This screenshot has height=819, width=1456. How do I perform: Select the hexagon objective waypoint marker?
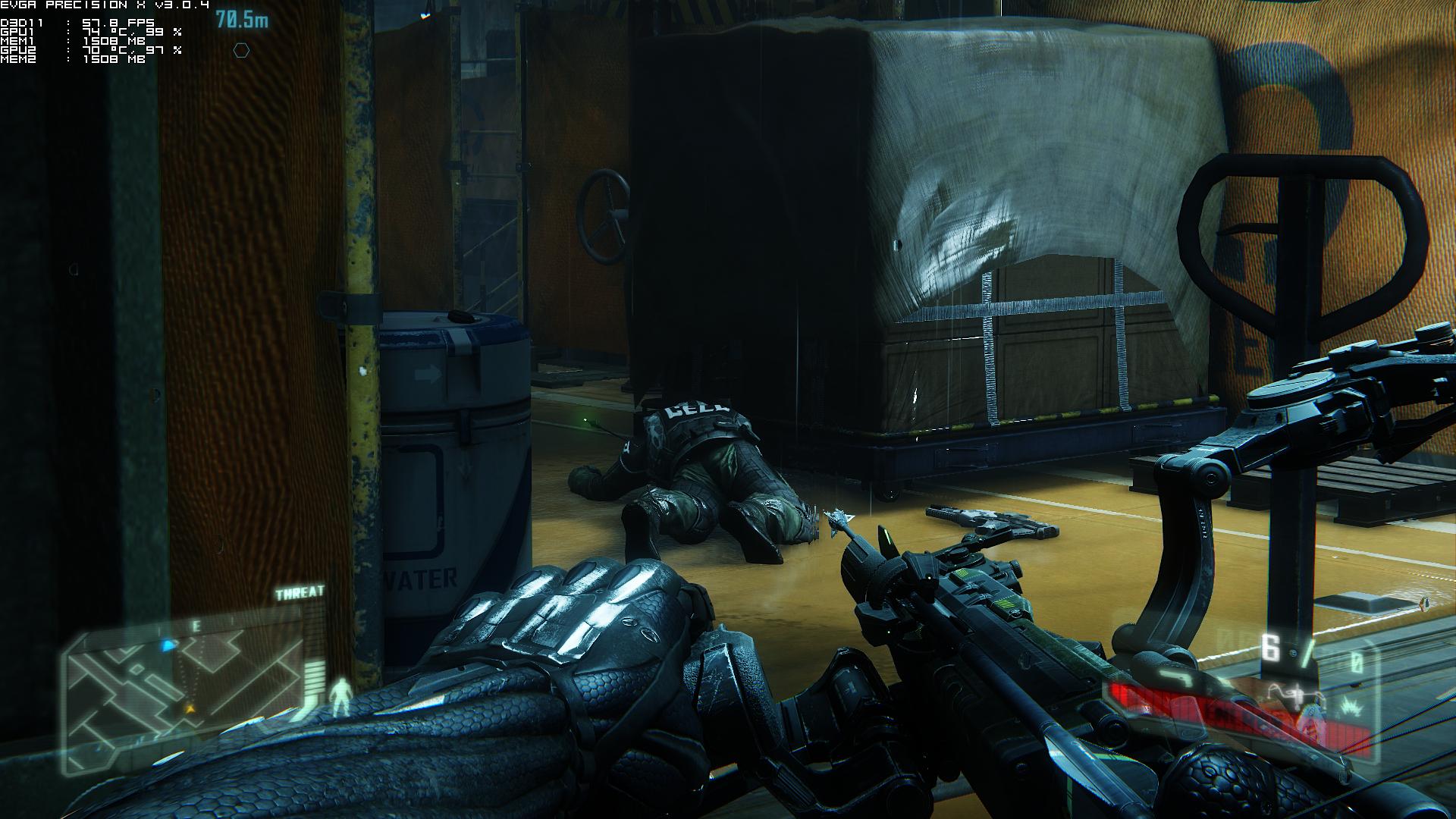[x=241, y=51]
